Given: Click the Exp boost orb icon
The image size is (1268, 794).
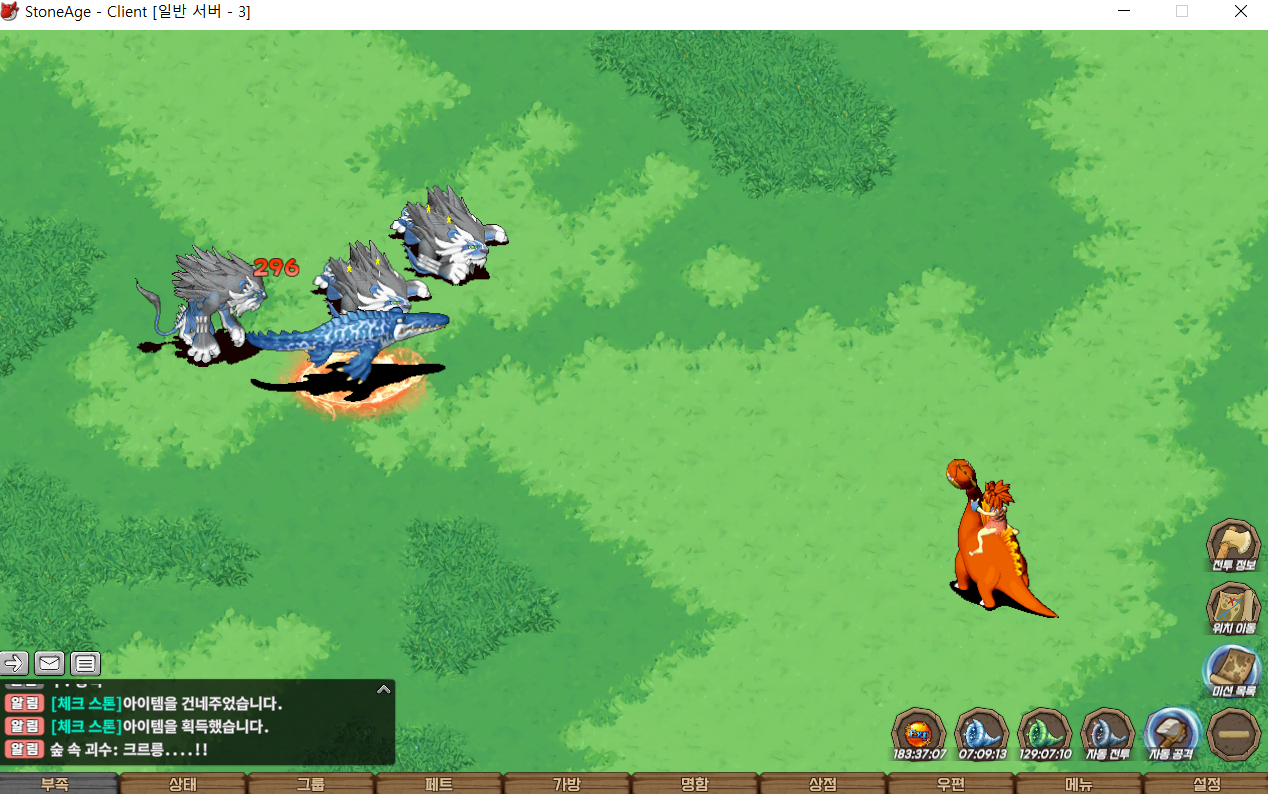Looking at the screenshot, I should tap(919, 732).
